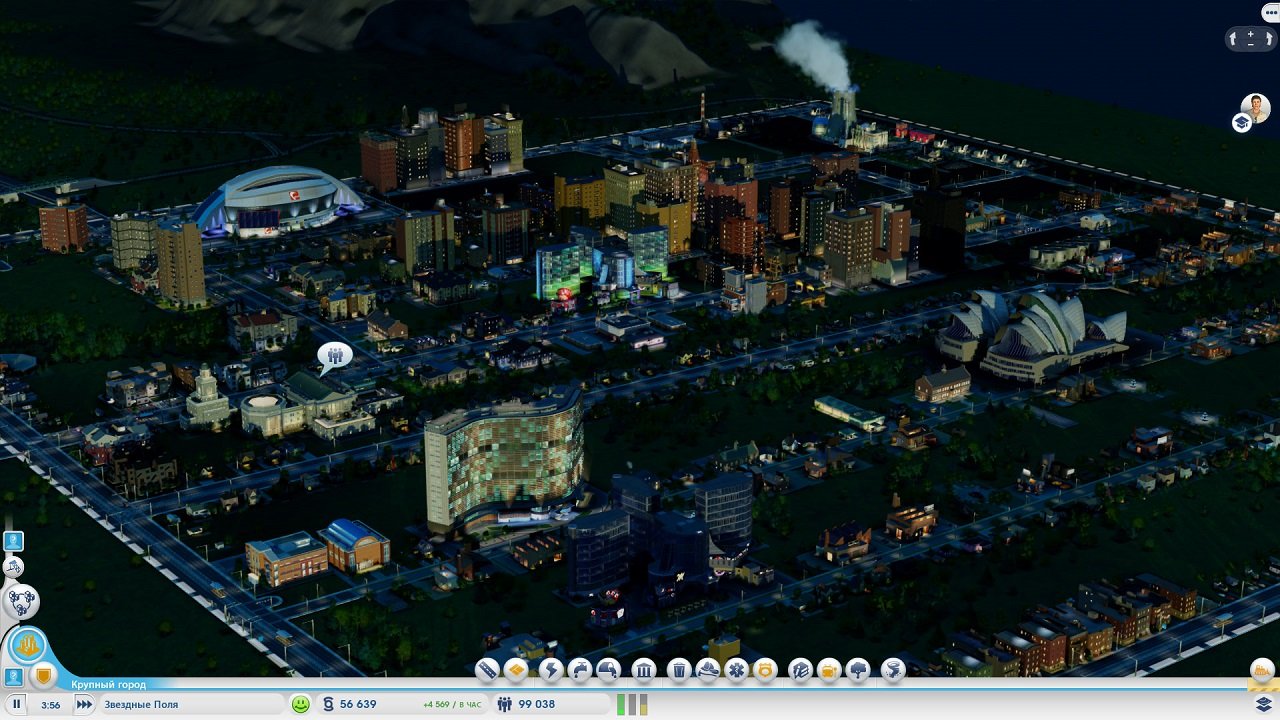This screenshot has height=720, width=1280.
Task: Open the Education buildings menu
Action: (x=800, y=672)
